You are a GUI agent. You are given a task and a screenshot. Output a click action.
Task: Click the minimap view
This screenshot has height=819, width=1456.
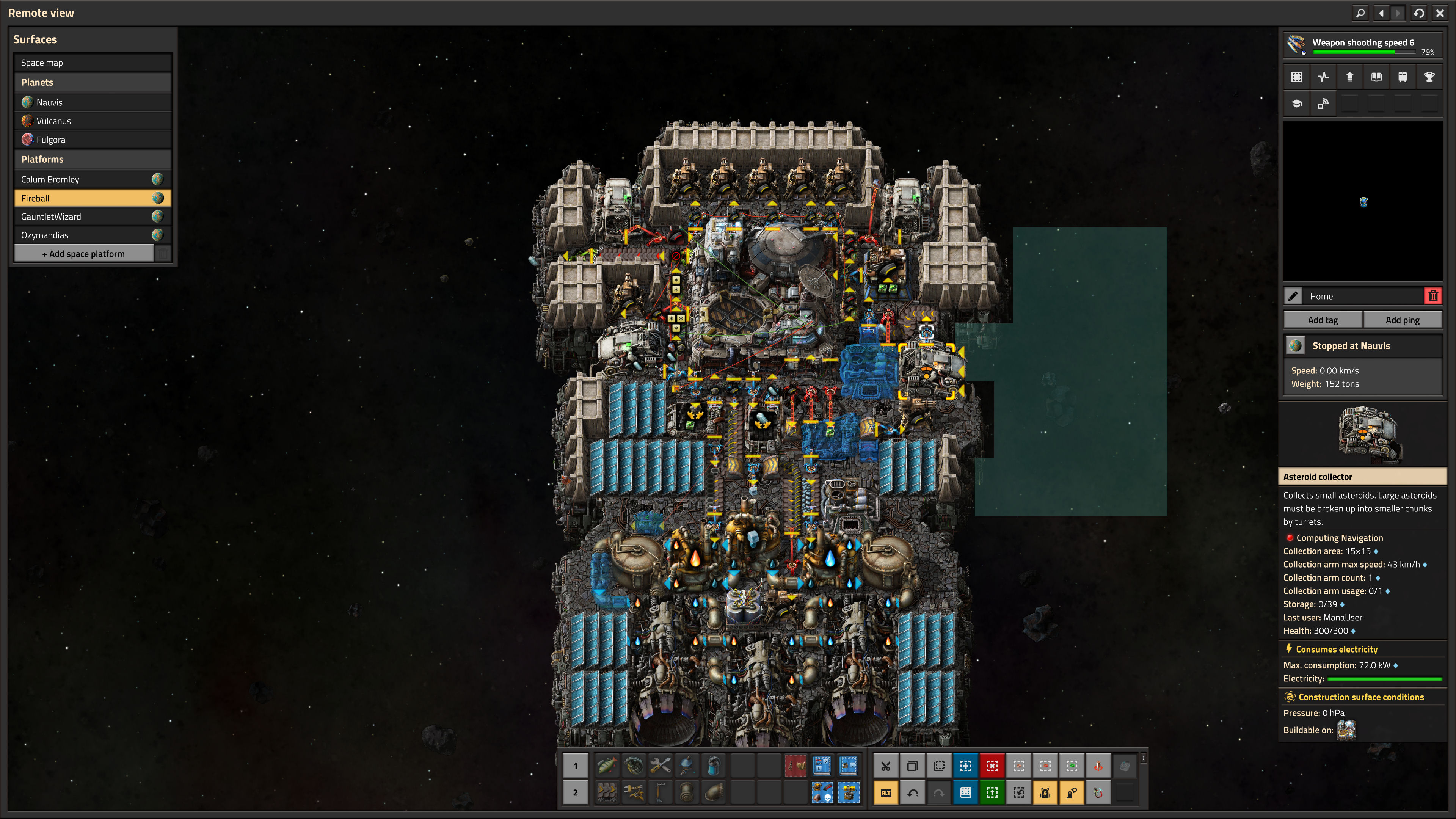[x=1363, y=202]
